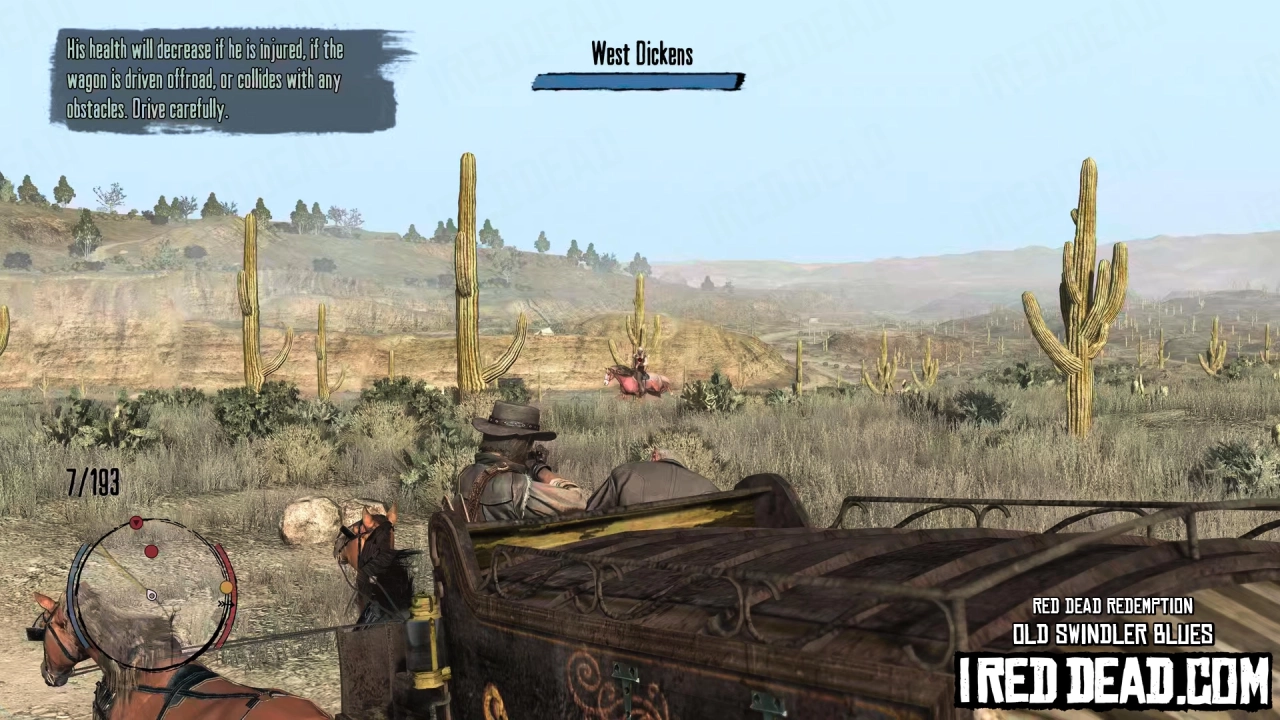Select the West Dickens name label
This screenshot has height=720, width=1280.
pyautogui.click(x=641, y=54)
